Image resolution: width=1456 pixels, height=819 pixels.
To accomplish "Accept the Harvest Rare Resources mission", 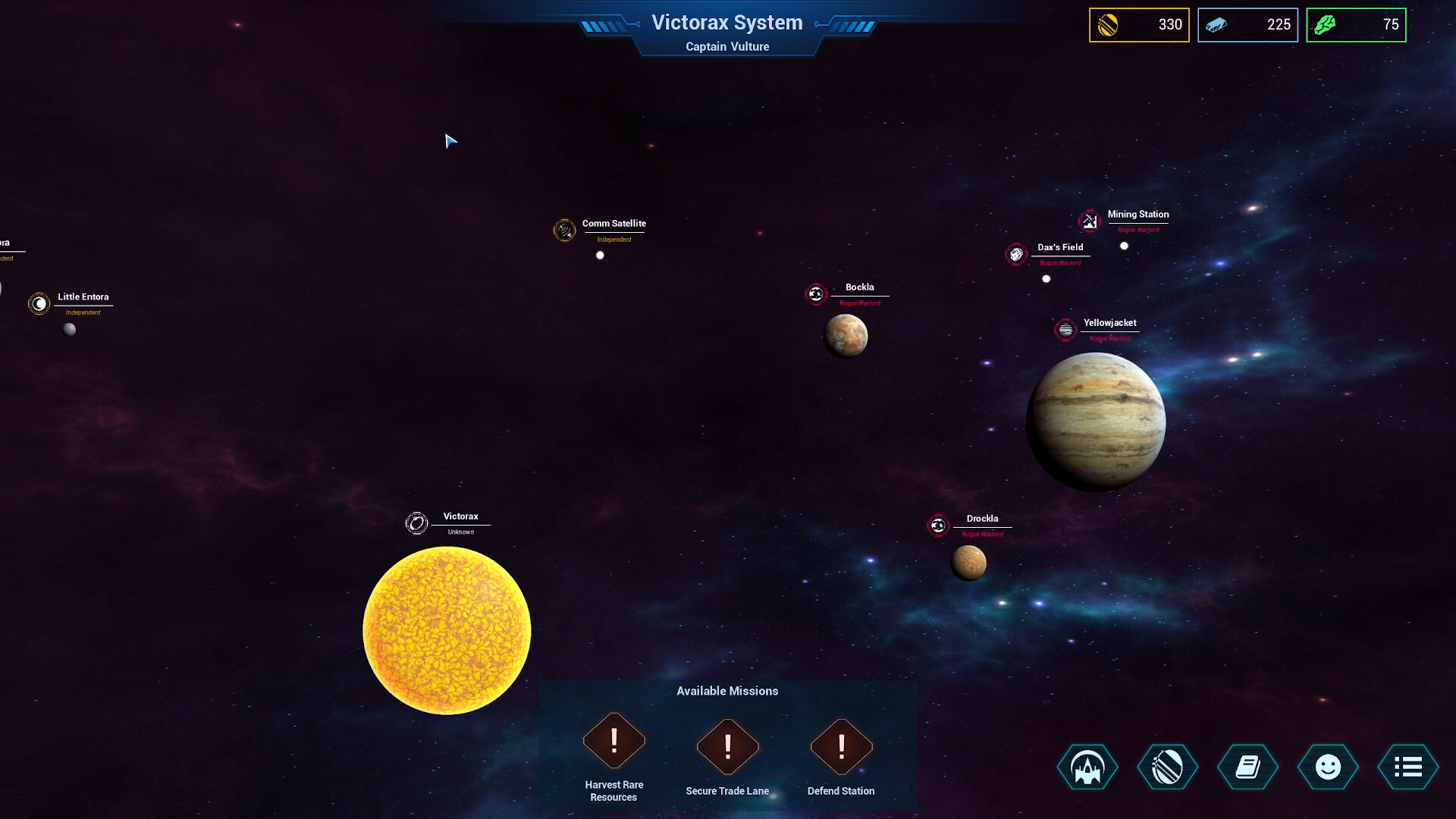I will (613, 747).
